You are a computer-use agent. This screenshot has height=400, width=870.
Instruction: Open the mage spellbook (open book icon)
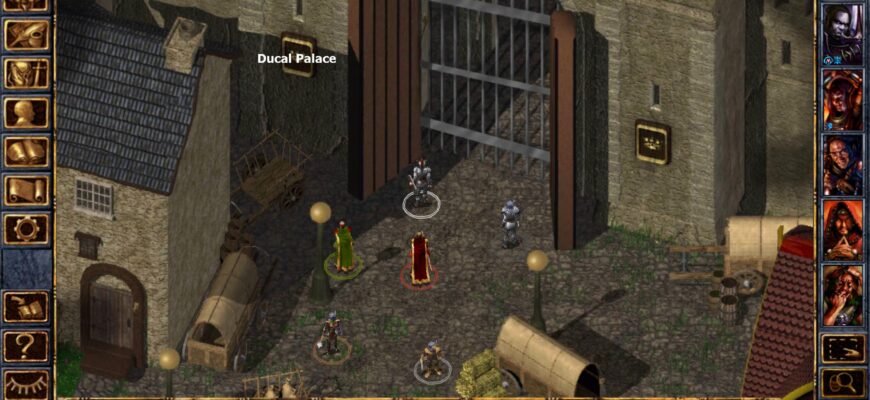click(x=26, y=152)
